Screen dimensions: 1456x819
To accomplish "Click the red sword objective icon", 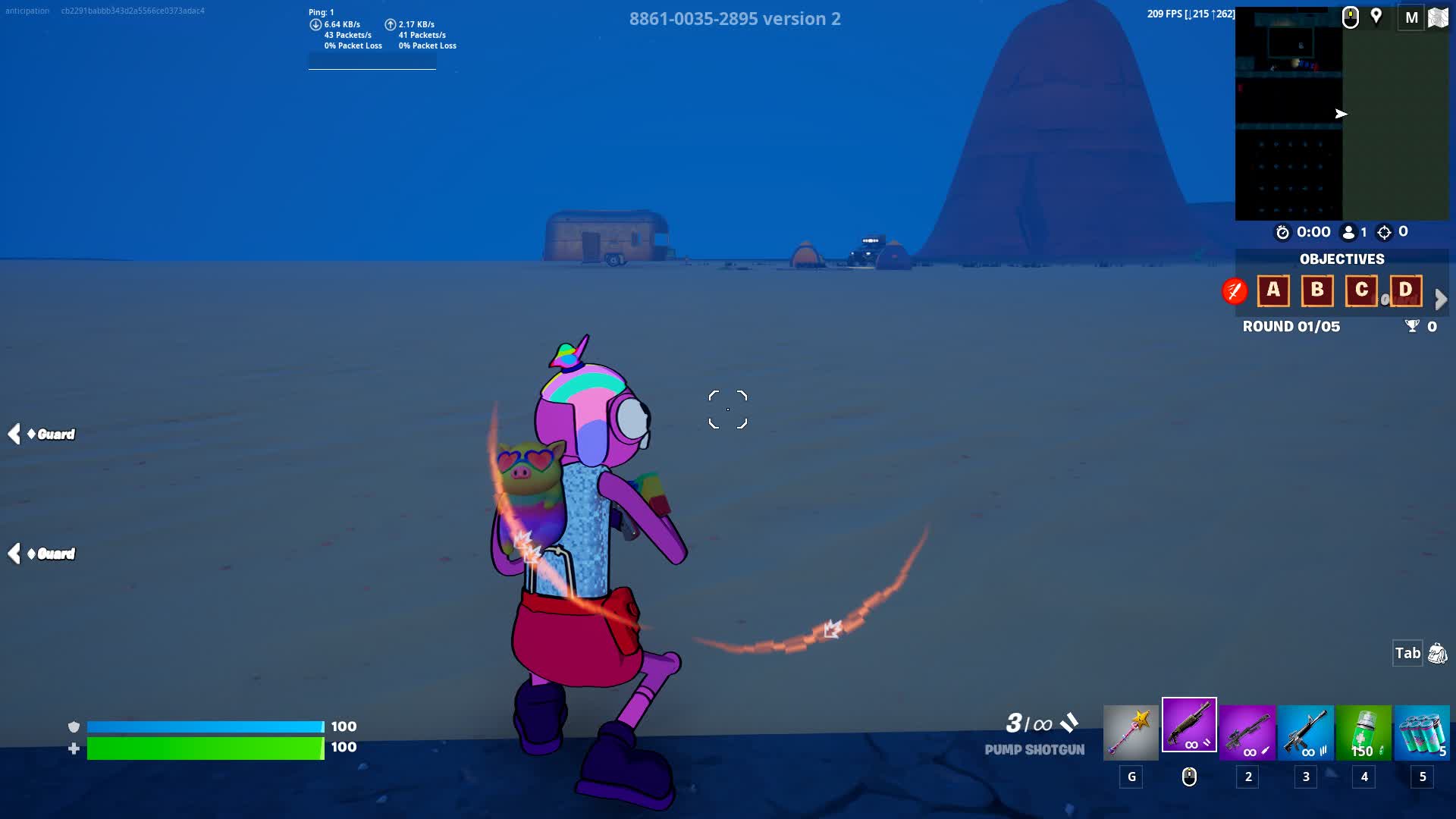I will (x=1235, y=290).
